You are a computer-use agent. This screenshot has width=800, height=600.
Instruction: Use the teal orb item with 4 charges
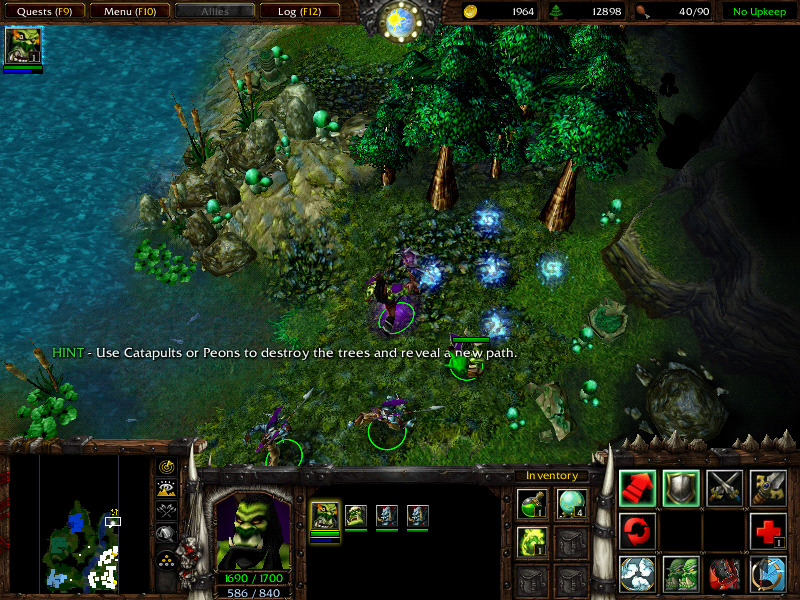click(570, 505)
